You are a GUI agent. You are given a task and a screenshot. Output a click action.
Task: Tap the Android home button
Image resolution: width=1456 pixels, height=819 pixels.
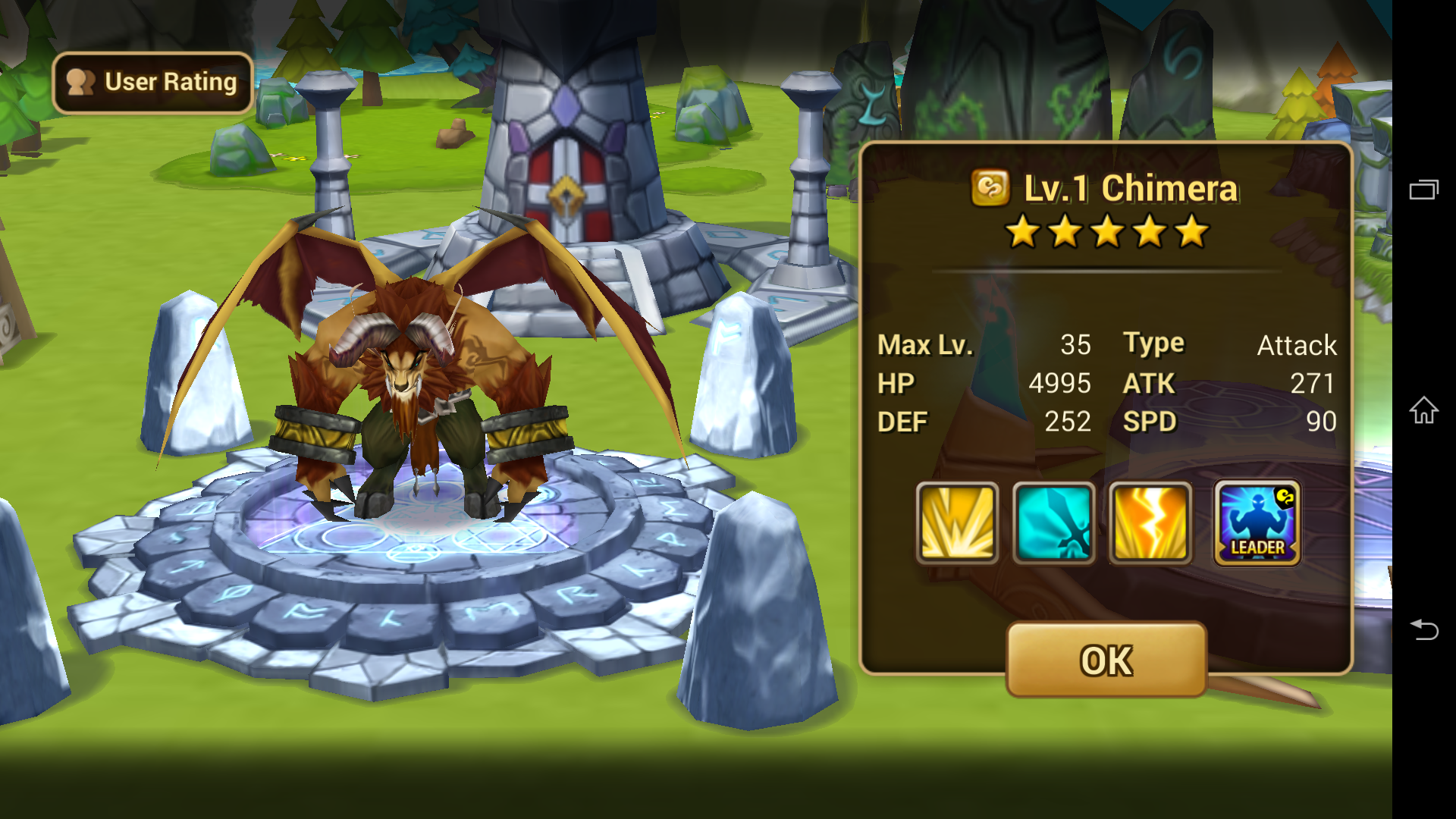(1423, 410)
